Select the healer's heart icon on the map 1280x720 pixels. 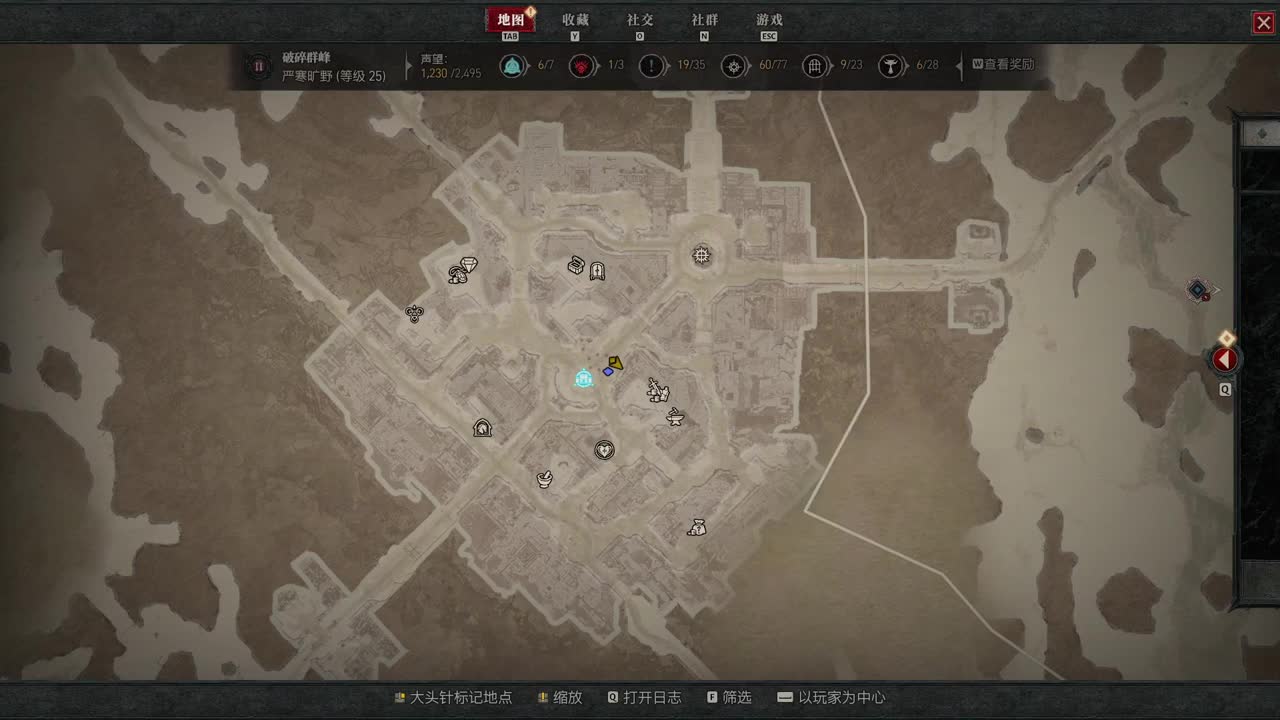[603, 450]
